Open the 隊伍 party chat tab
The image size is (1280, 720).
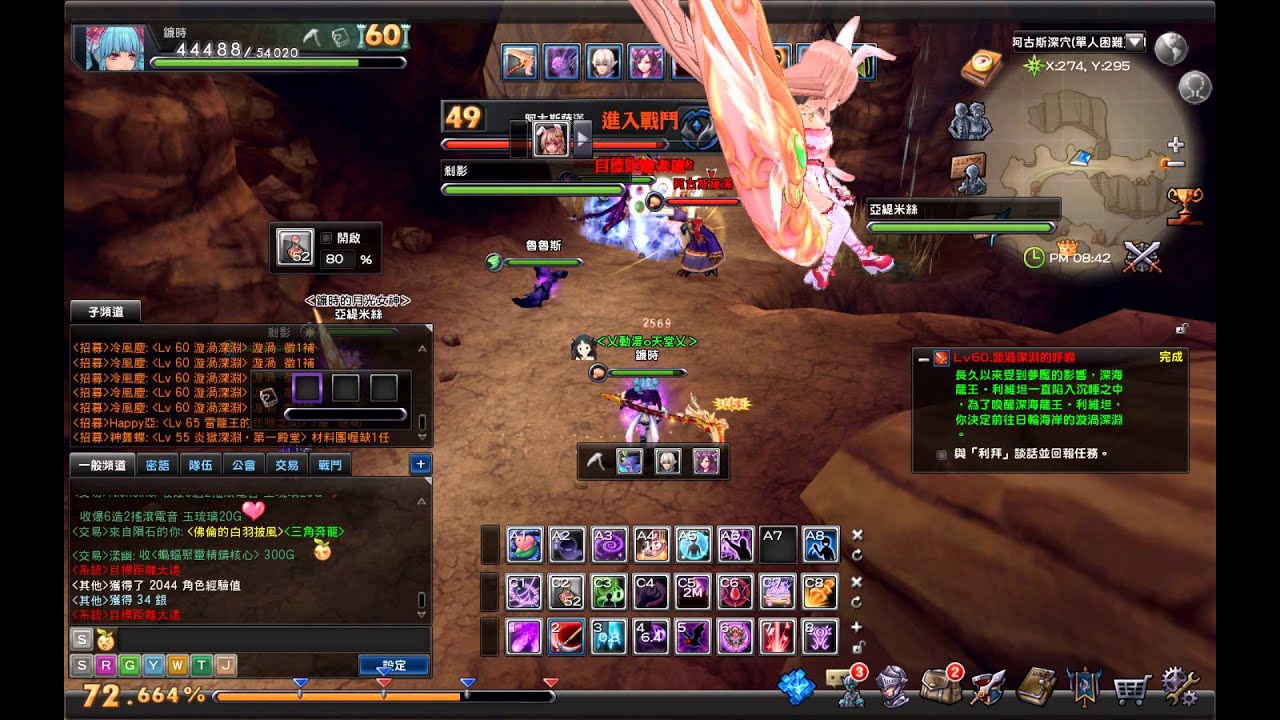point(201,465)
